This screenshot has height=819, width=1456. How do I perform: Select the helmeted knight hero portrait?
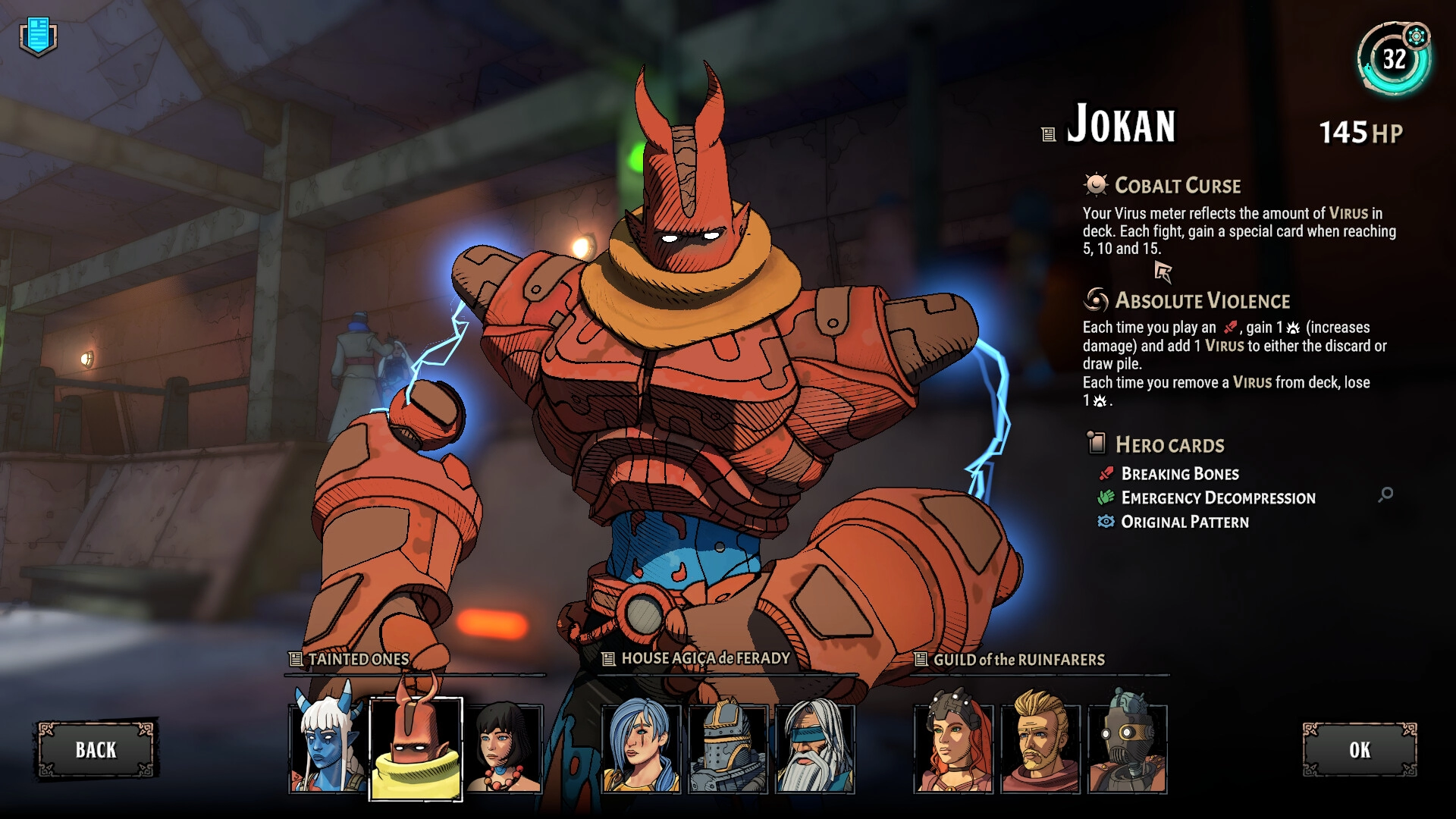pyautogui.click(x=728, y=748)
